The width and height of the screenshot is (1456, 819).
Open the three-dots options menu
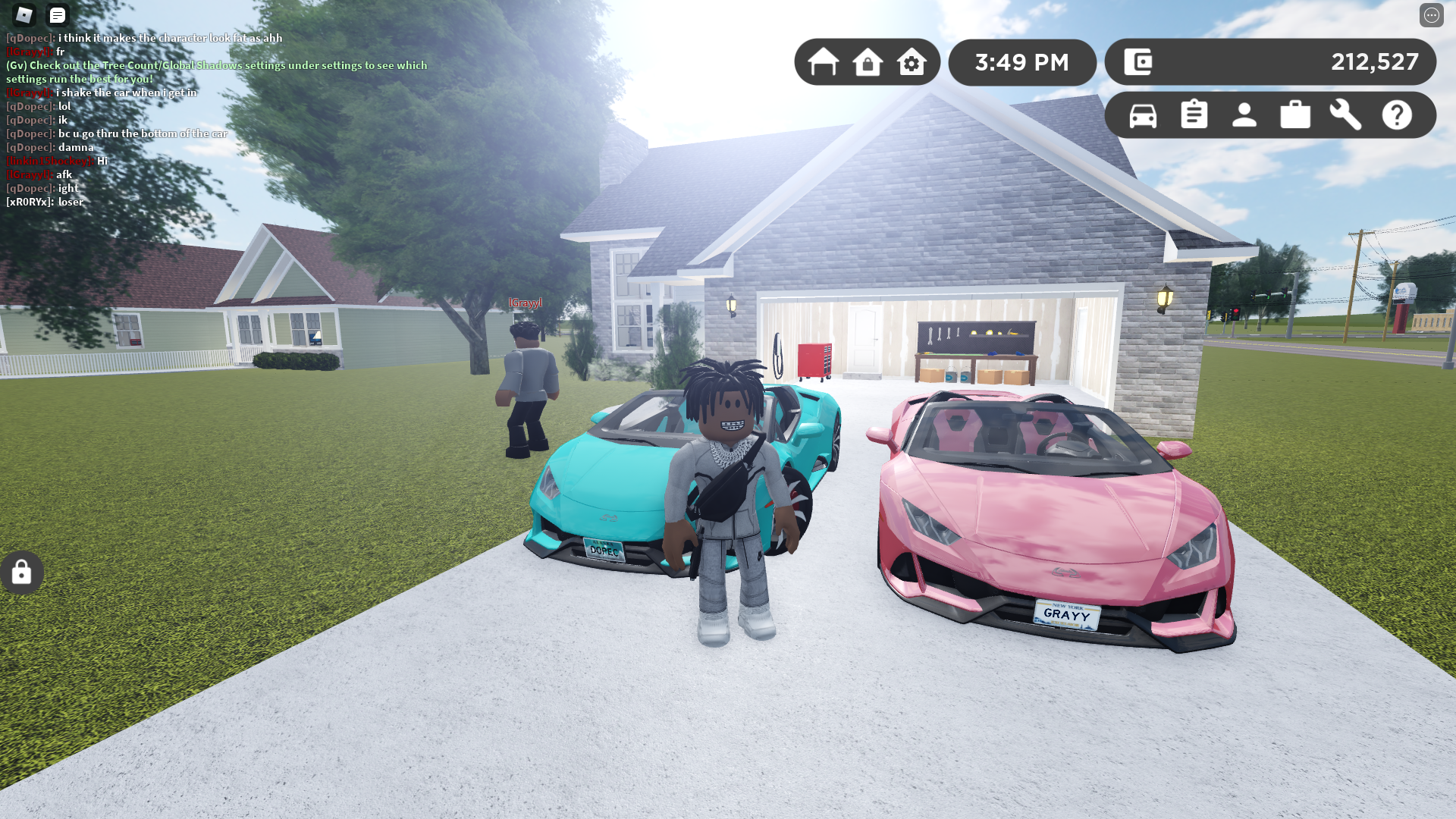pyautogui.click(x=1431, y=15)
